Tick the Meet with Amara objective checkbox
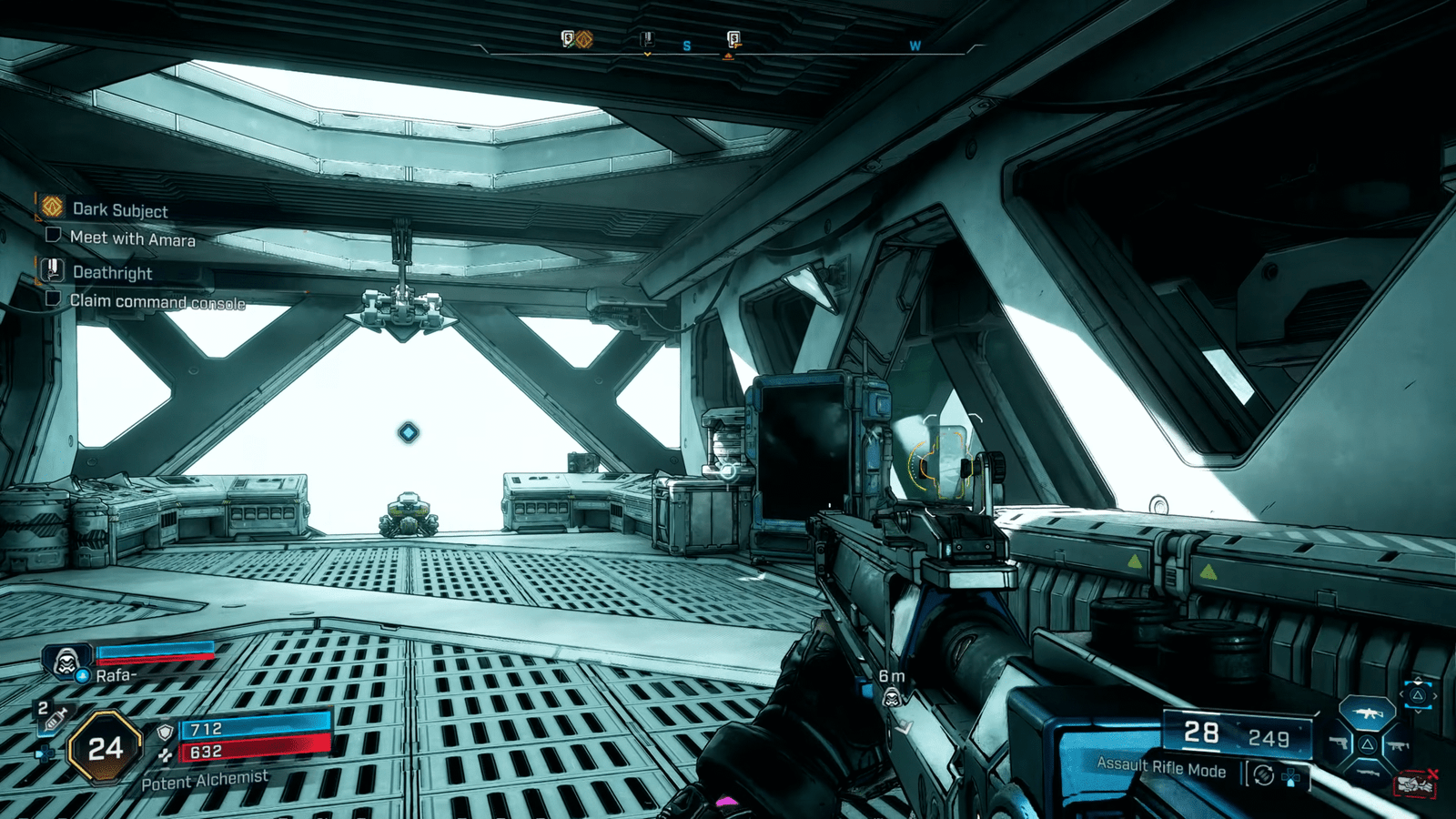 coord(53,236)
